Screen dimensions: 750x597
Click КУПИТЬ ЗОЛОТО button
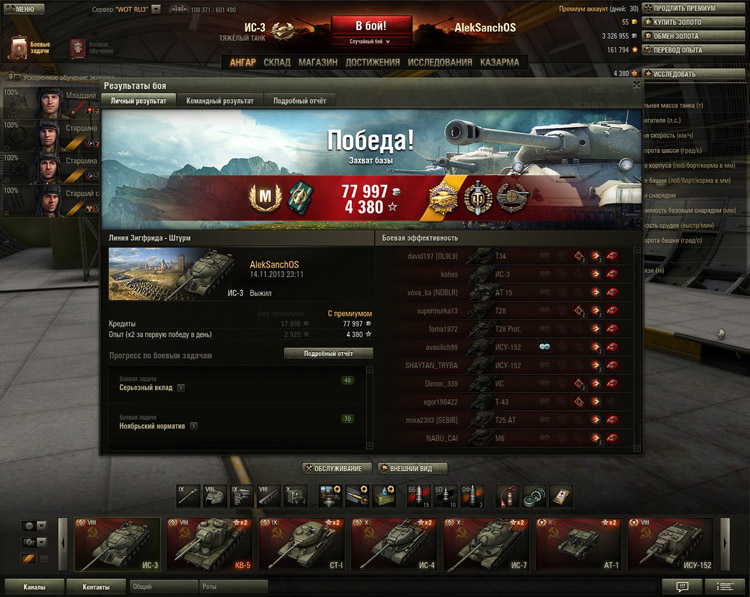pyautogui.click(x=693, y=22)
